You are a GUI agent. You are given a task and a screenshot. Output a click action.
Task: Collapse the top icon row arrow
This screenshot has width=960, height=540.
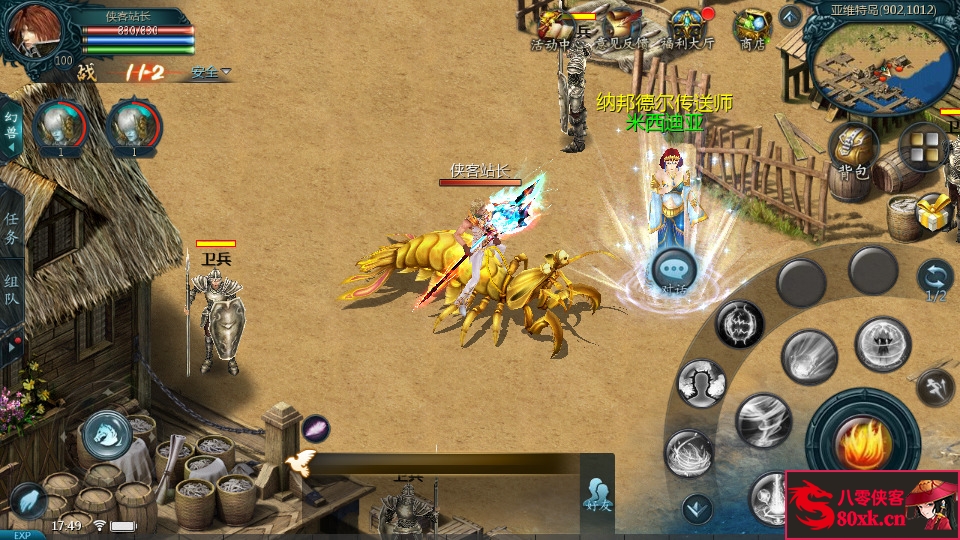click(790, 16)
